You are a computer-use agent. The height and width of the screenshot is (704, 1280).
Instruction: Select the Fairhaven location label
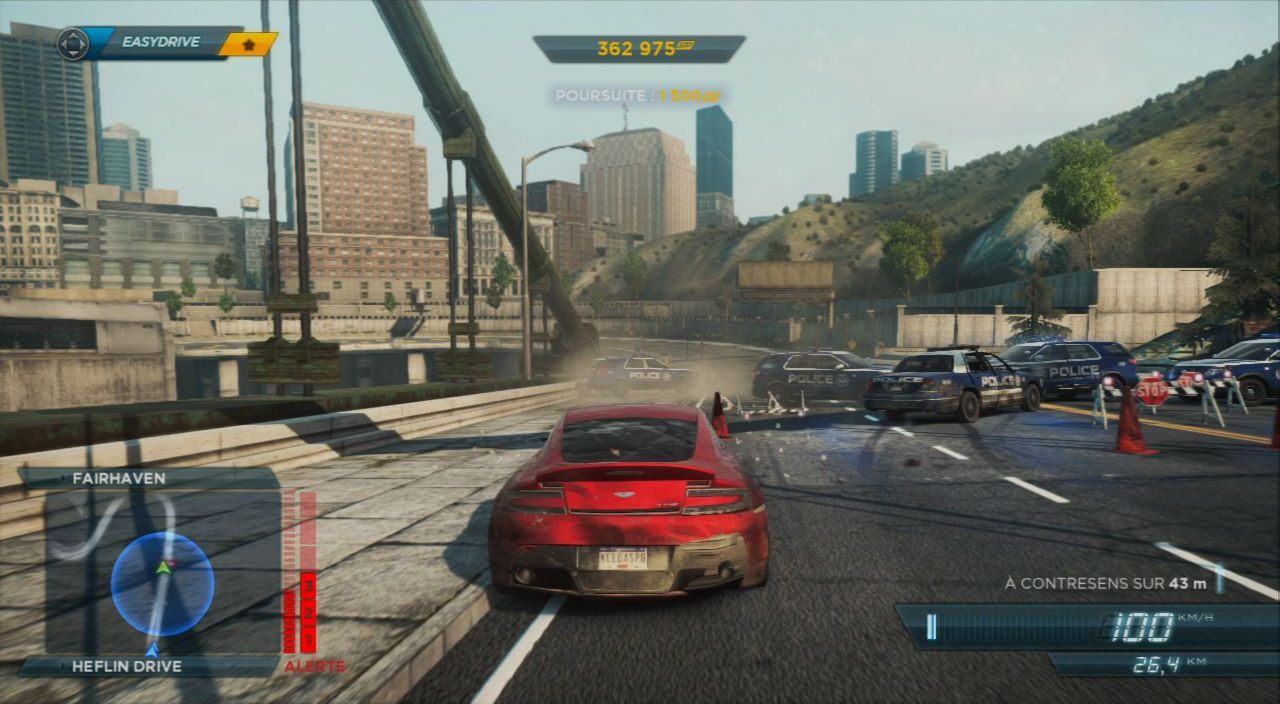[119, 479]
